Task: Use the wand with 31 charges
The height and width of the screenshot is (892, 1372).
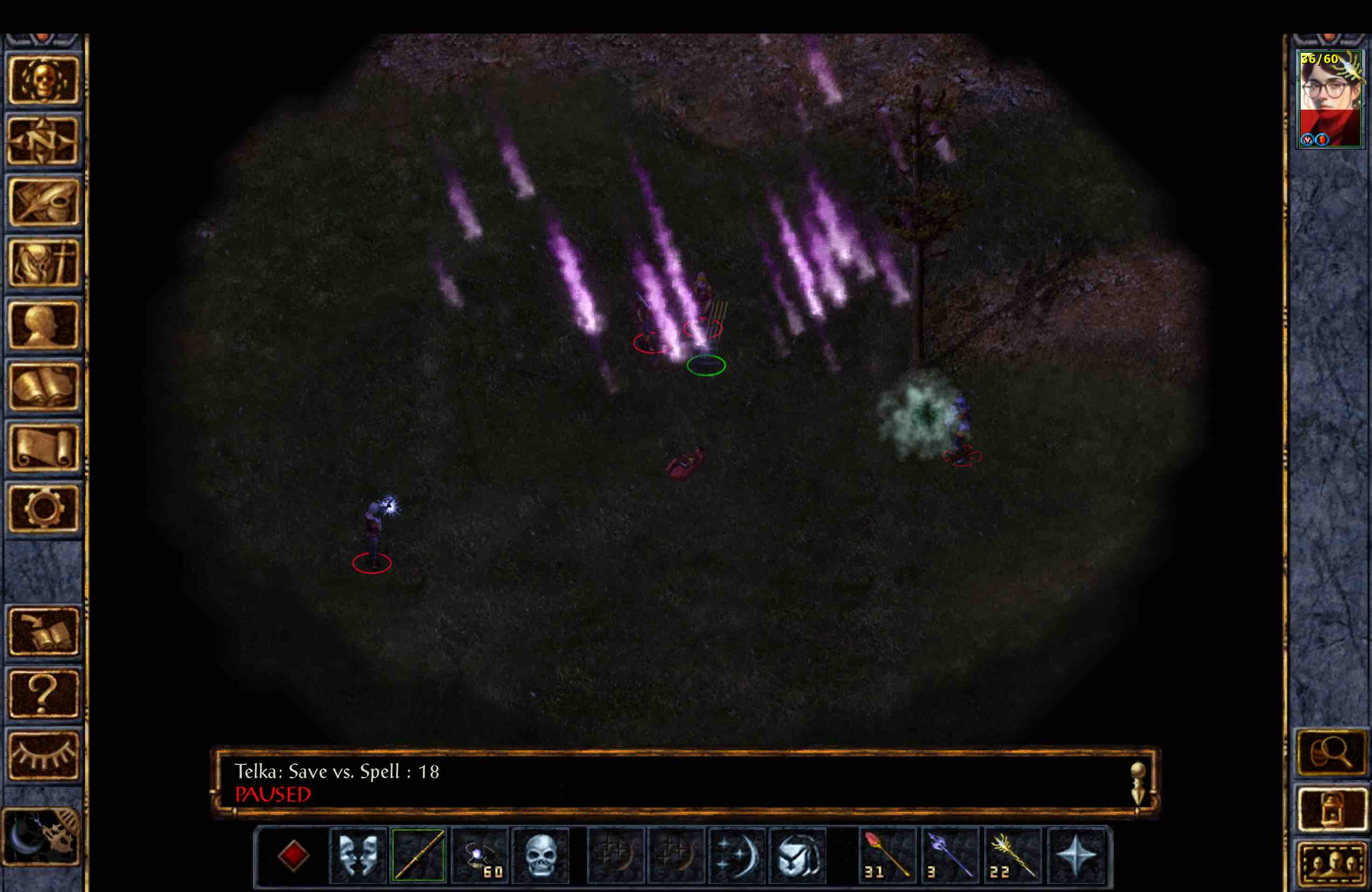Action: (886, 855)
